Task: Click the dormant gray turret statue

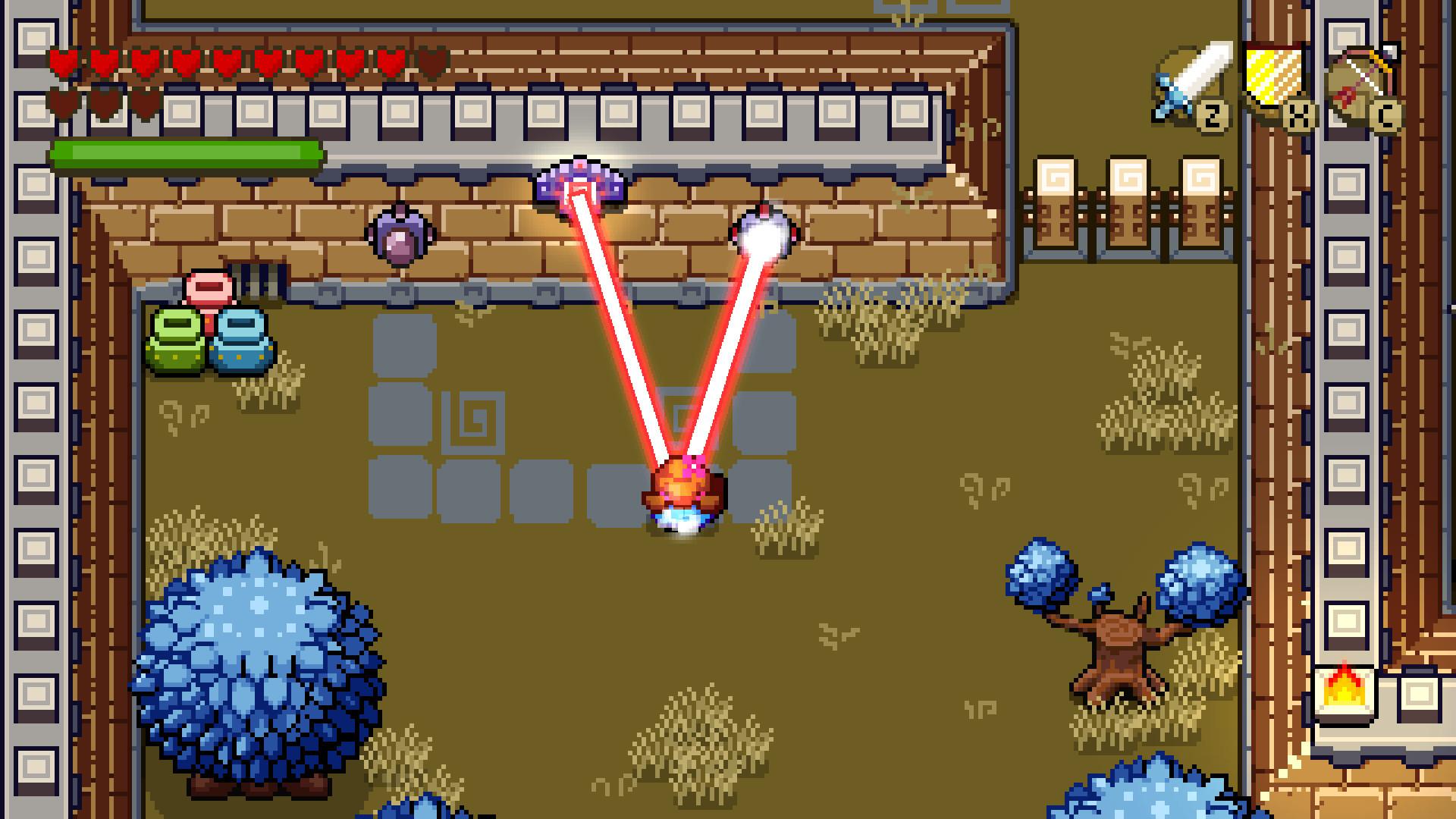Action: tap(400, 235)
